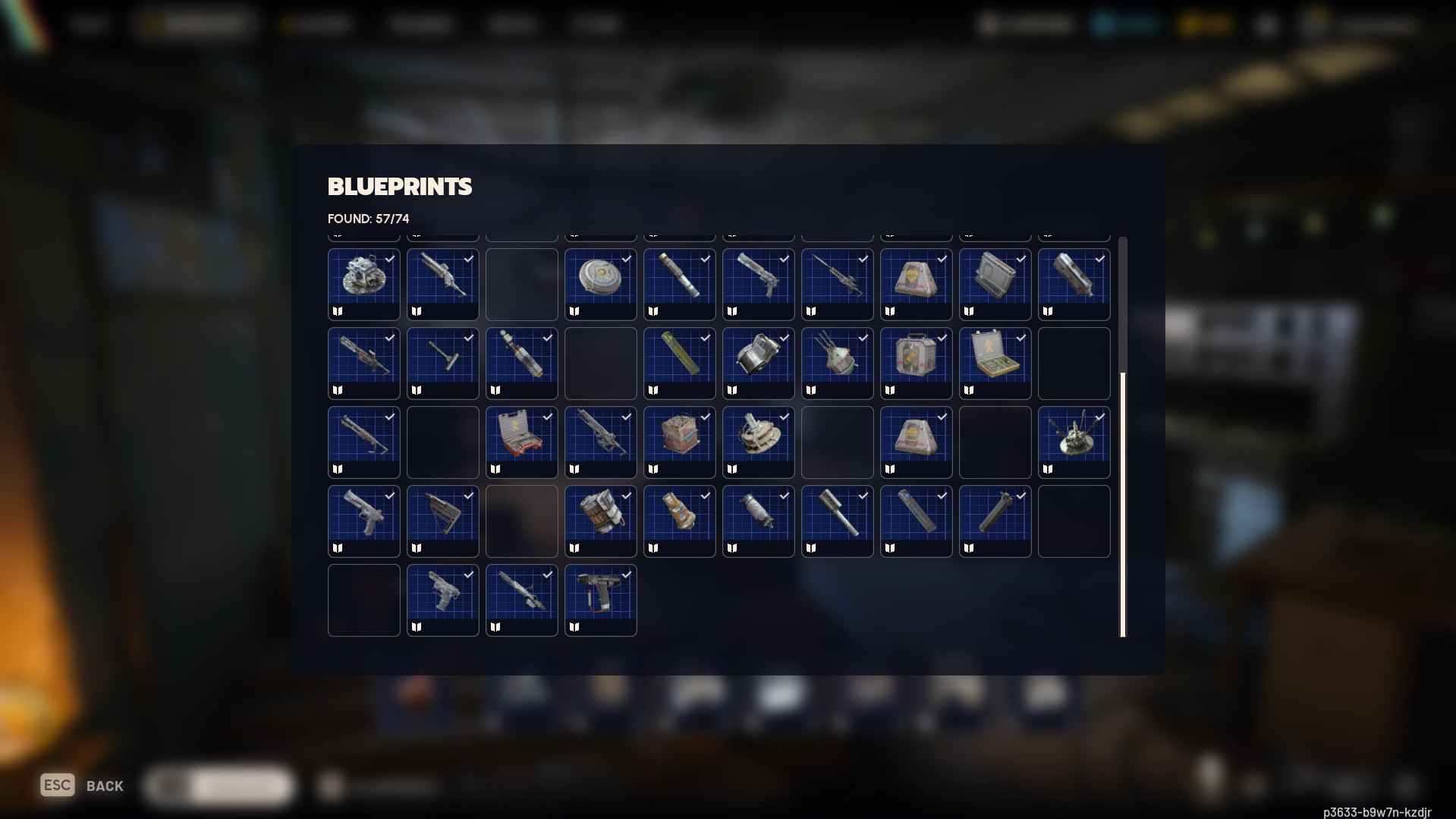This screenshot has height=819, width=1456.
Task: Click the pill-shaped button beside BACK
Action: pos(219,786)
